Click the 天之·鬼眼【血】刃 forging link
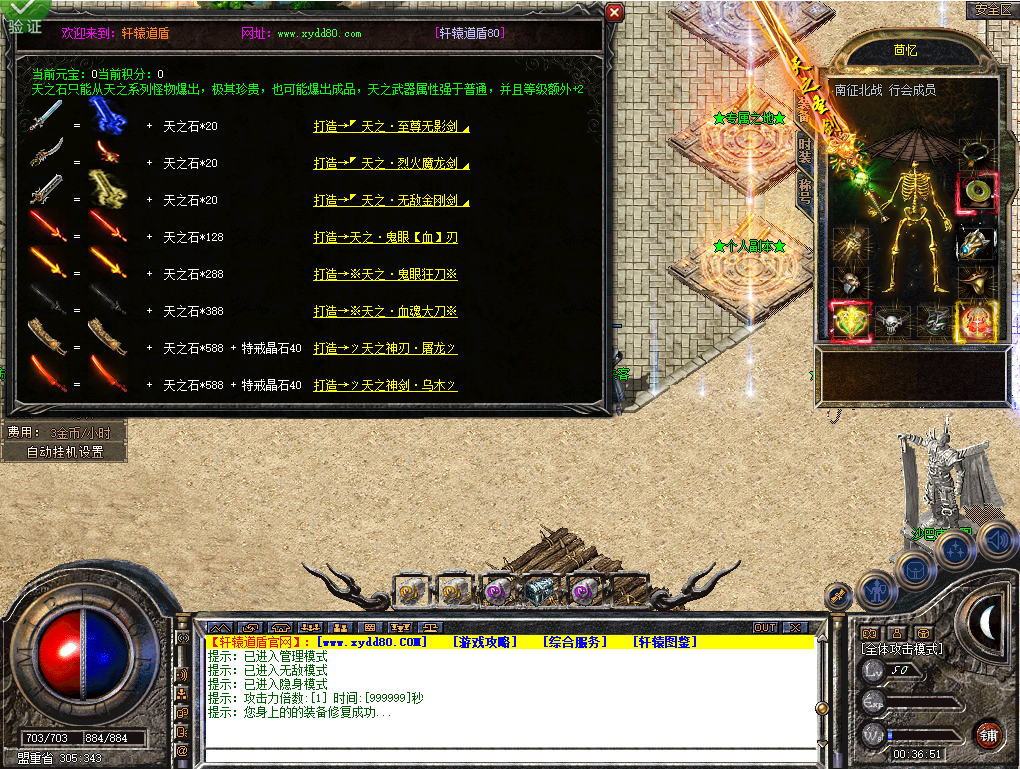The width and height of the screenshot is (1020, 769). click(x=385, y=238)
